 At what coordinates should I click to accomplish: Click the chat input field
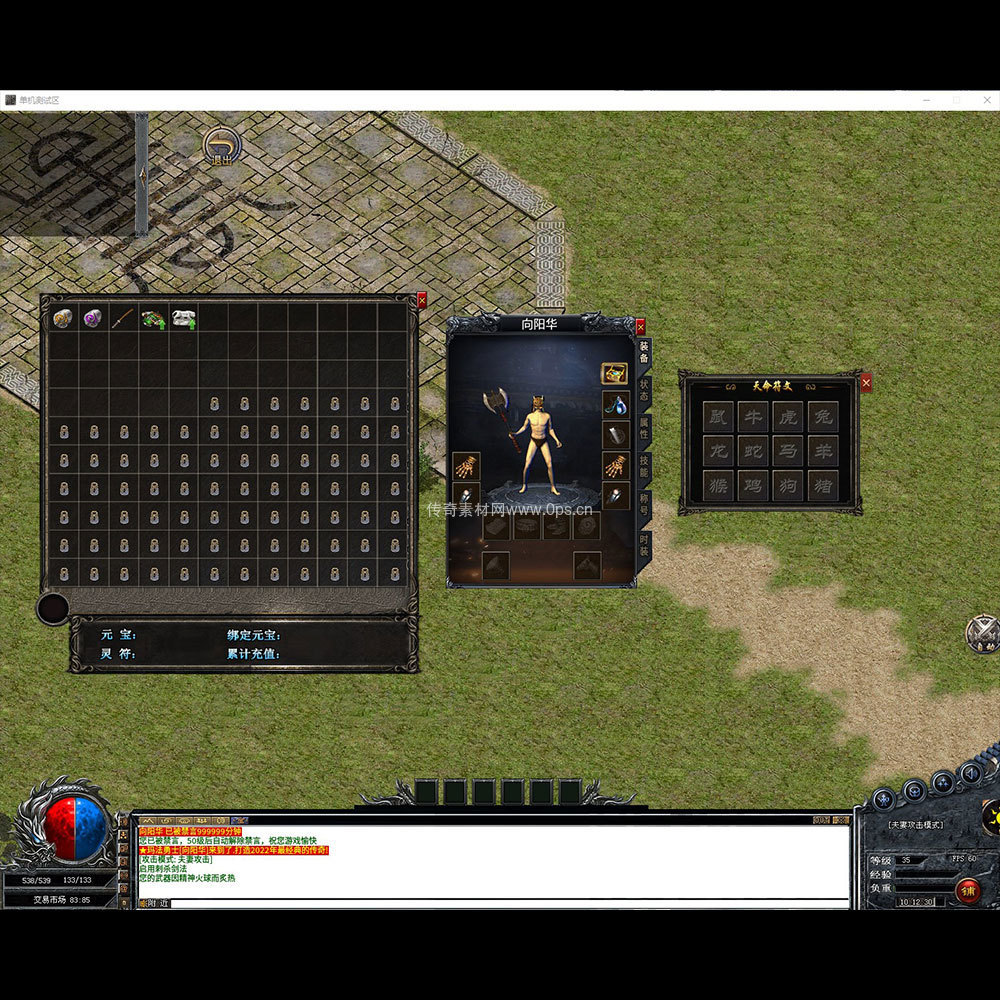(x=500, y=903)
